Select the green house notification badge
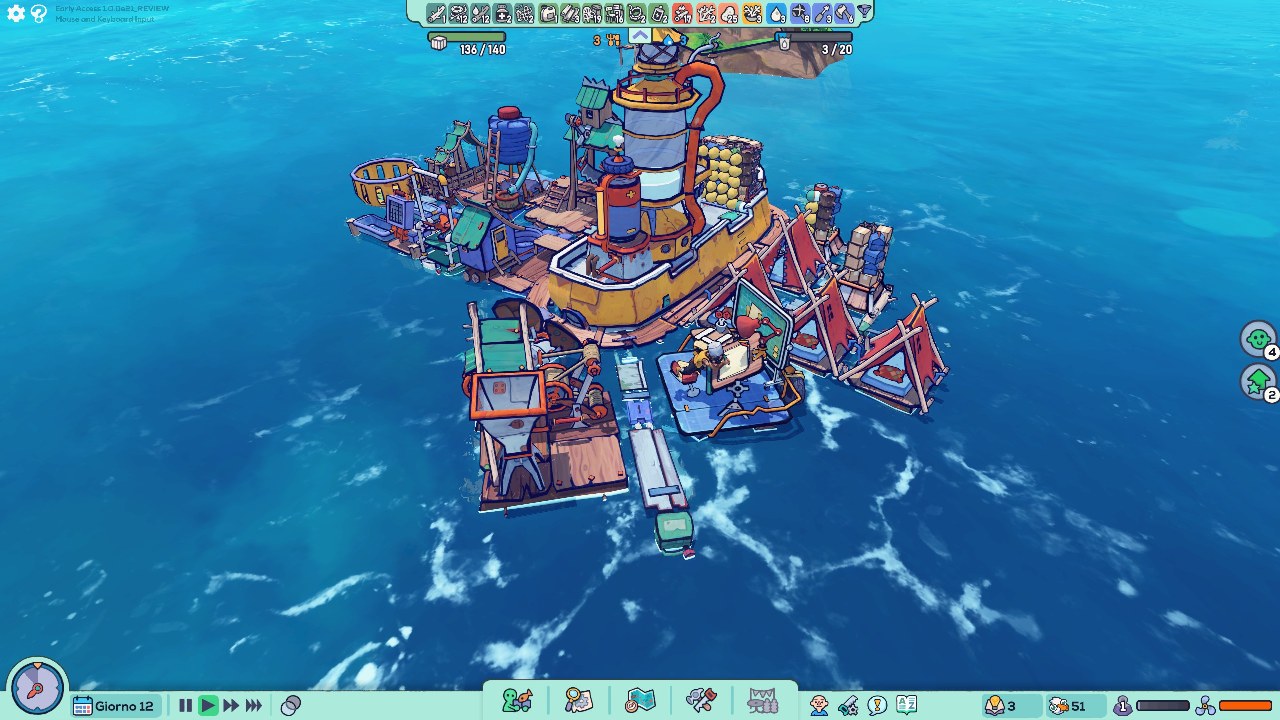1280x720 pixels. [x=1258, y=381]
